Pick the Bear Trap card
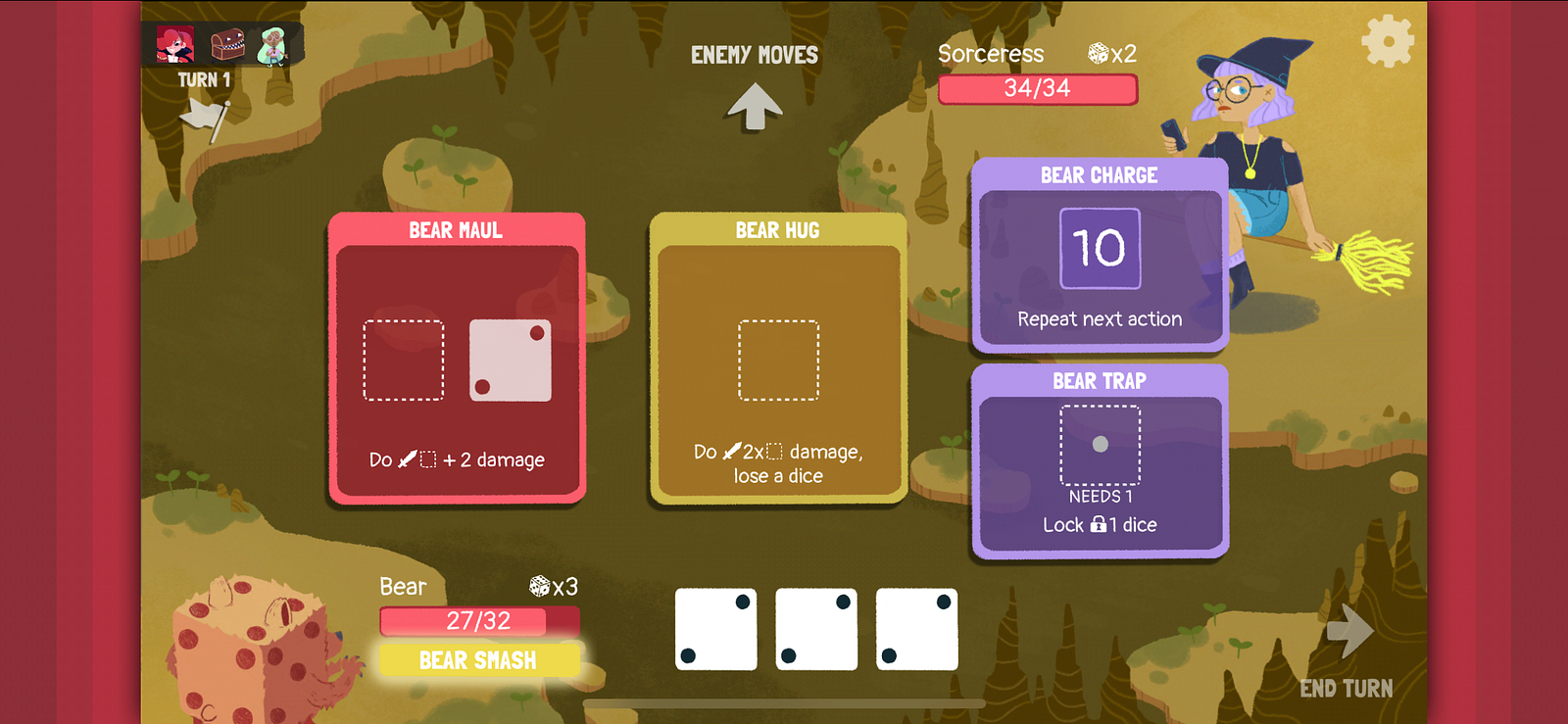Image resolution: width=1568 pixels, height=724 pixels. pos(1100,460)
